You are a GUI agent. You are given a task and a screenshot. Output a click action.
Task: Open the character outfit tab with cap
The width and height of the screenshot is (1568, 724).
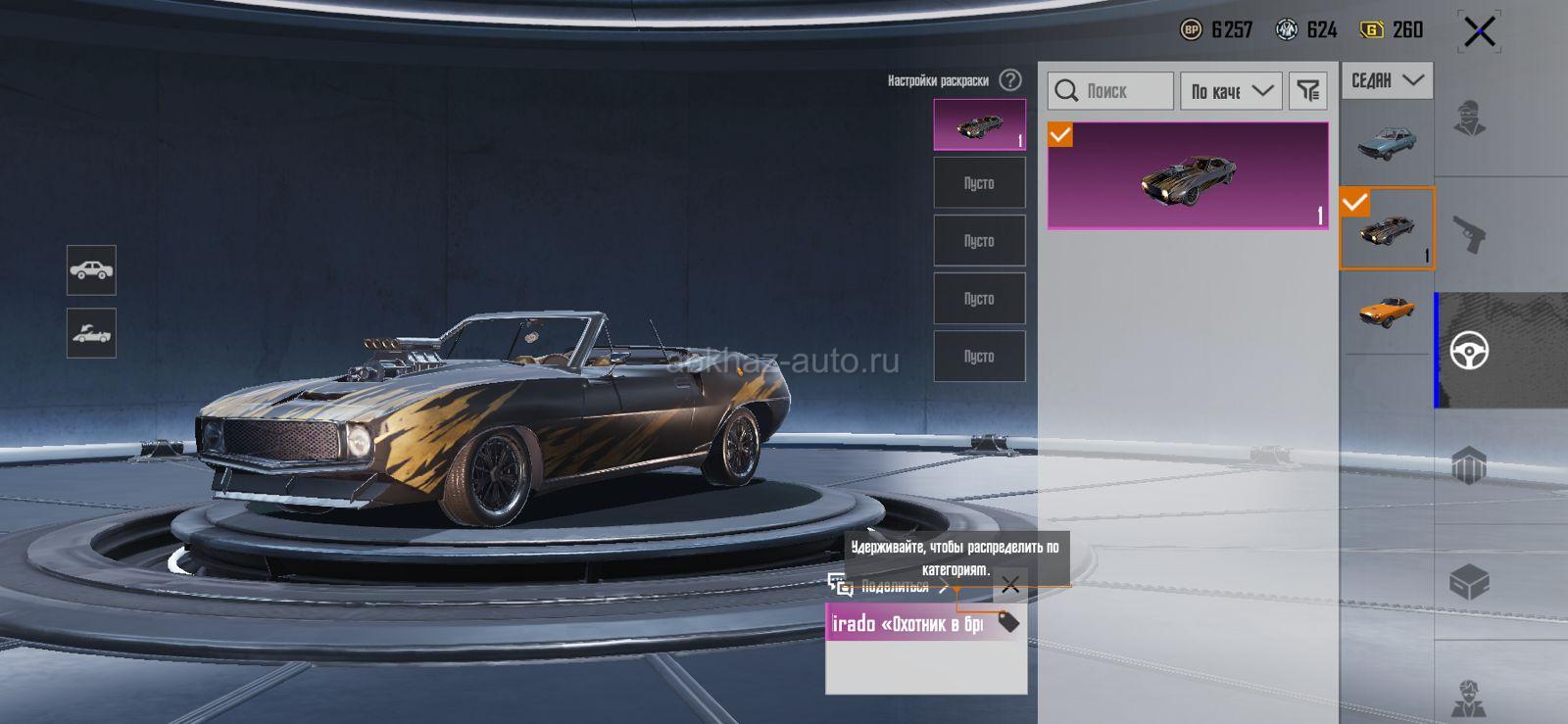(1470, 120)
